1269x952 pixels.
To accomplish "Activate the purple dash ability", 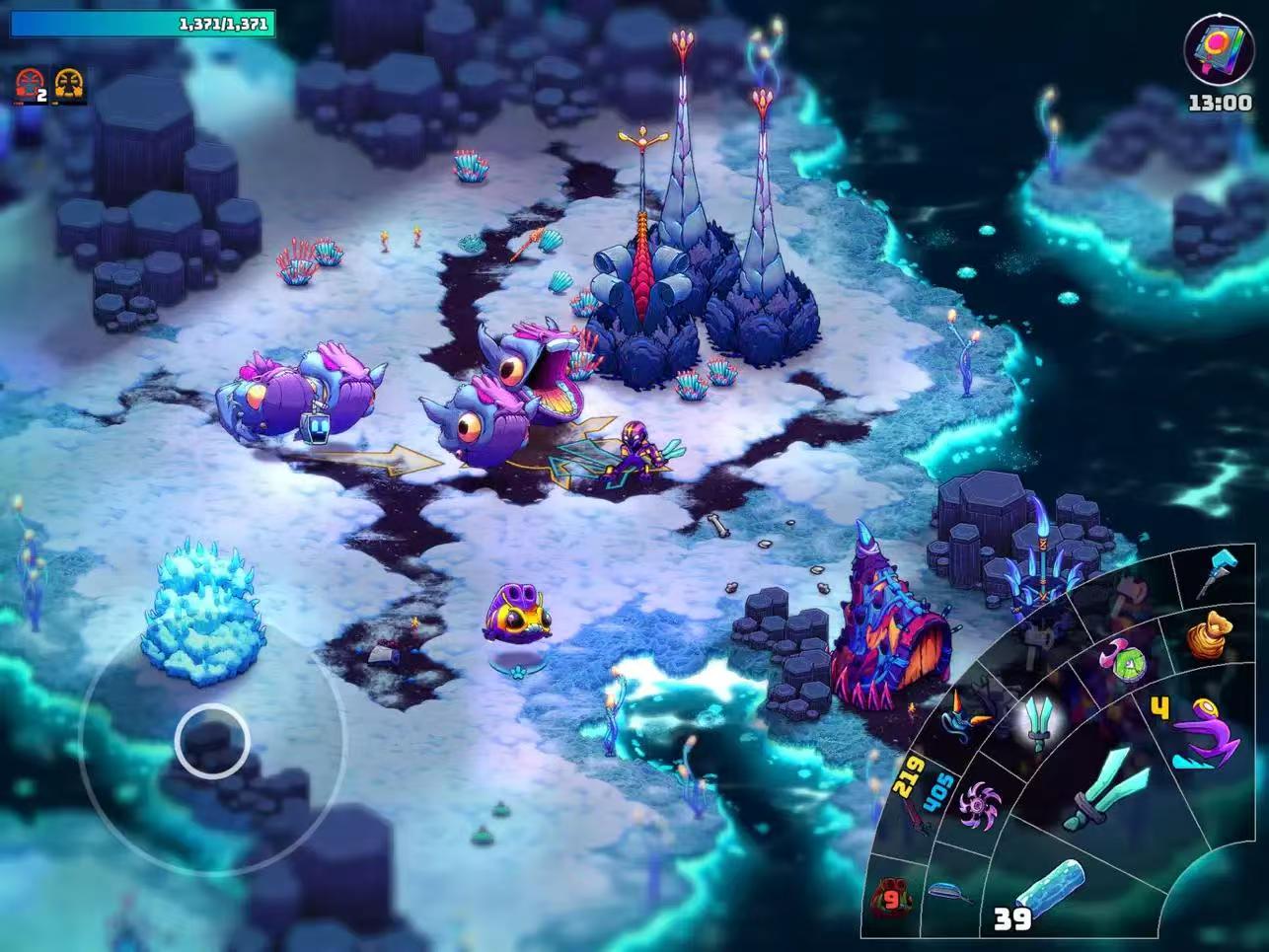I will coord(1206,735).
